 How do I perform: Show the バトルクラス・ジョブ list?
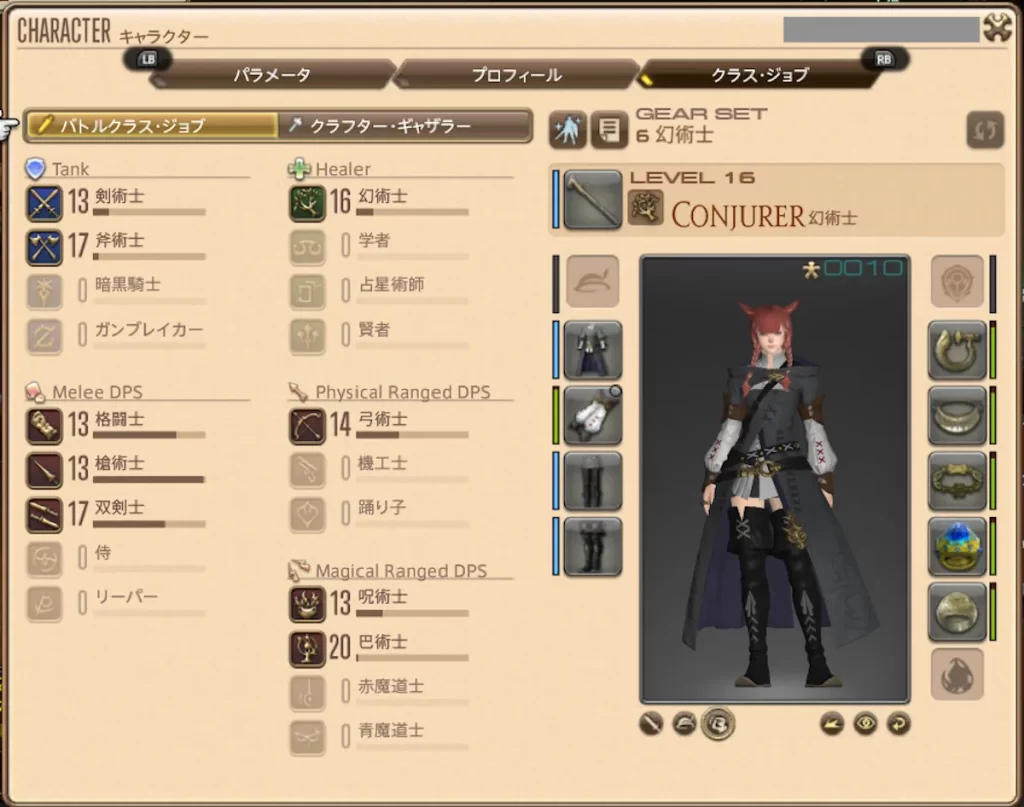point(152,125)
